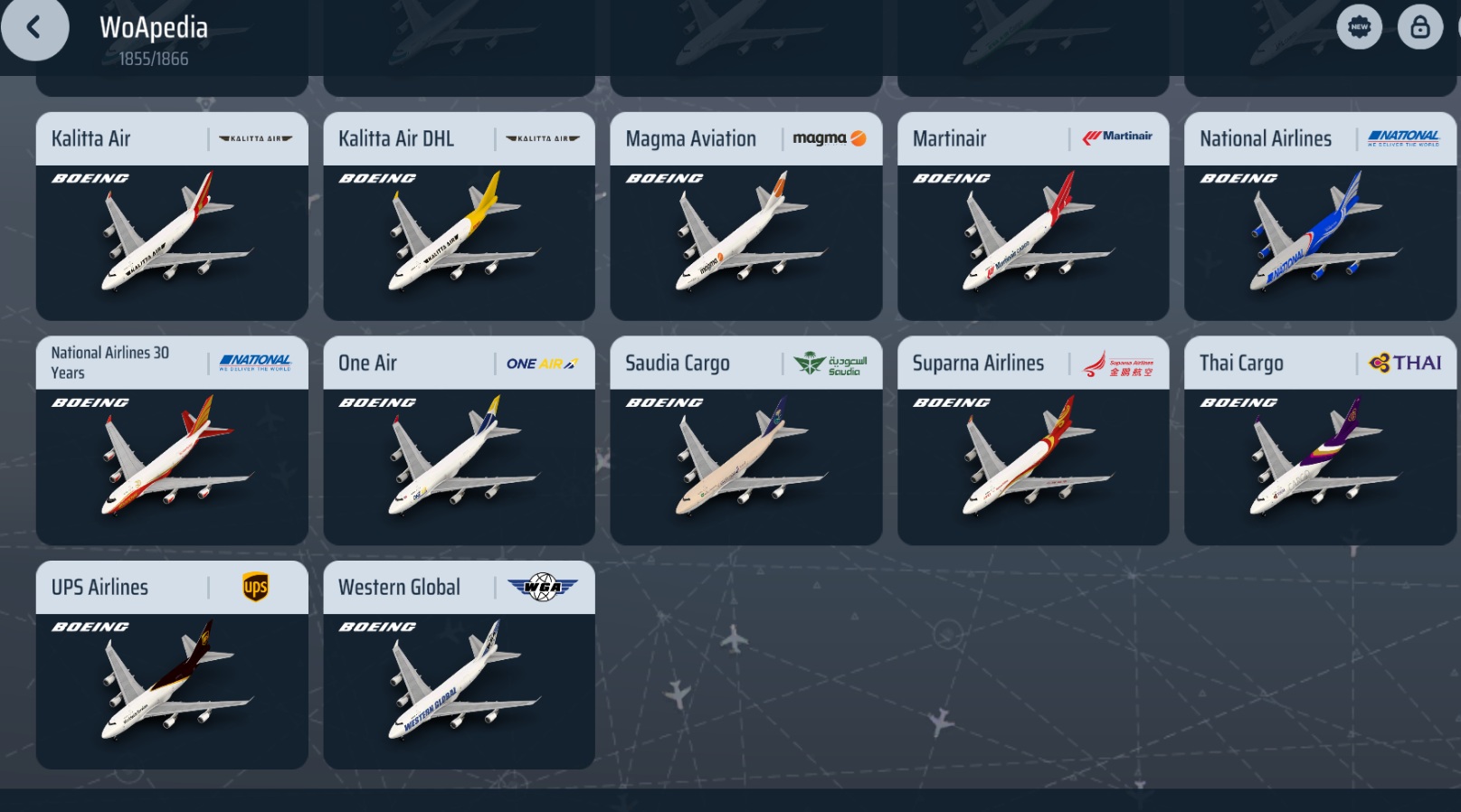Select the Saudia Cargo aircraft card
Screen dimensions: 1461x812
[745, 441]
